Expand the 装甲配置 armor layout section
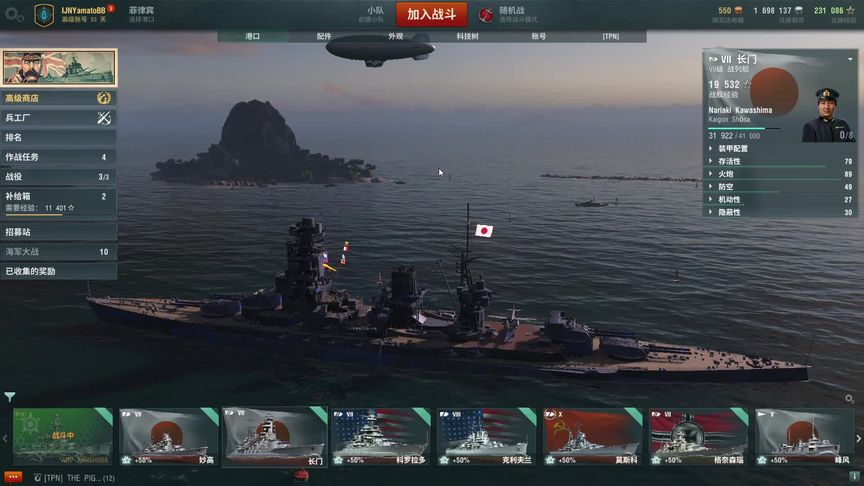Image resolution: width=864 pixels, height=486 pixels. click(x=734, y=148)
